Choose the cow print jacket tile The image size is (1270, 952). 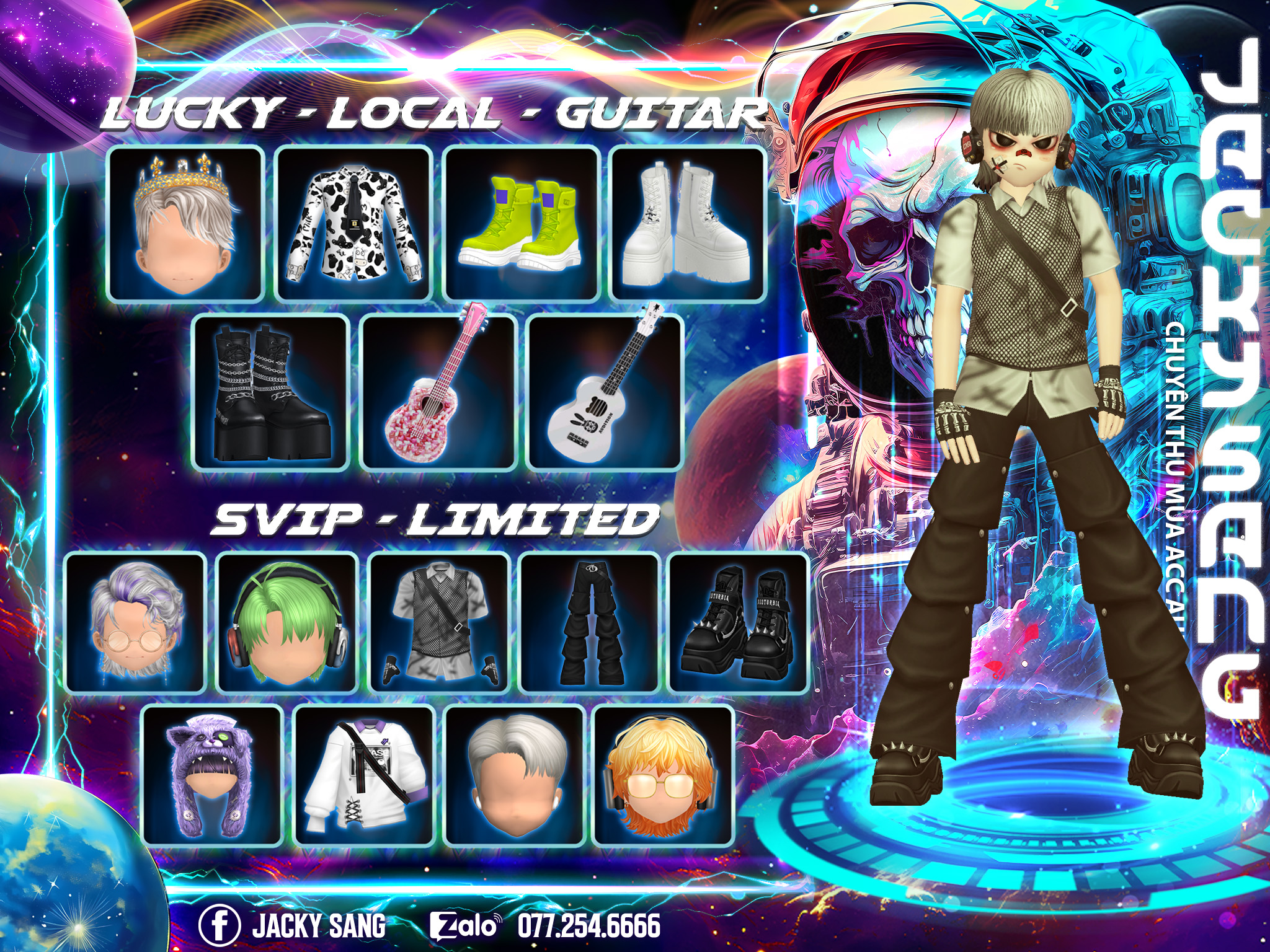(353, 224)
